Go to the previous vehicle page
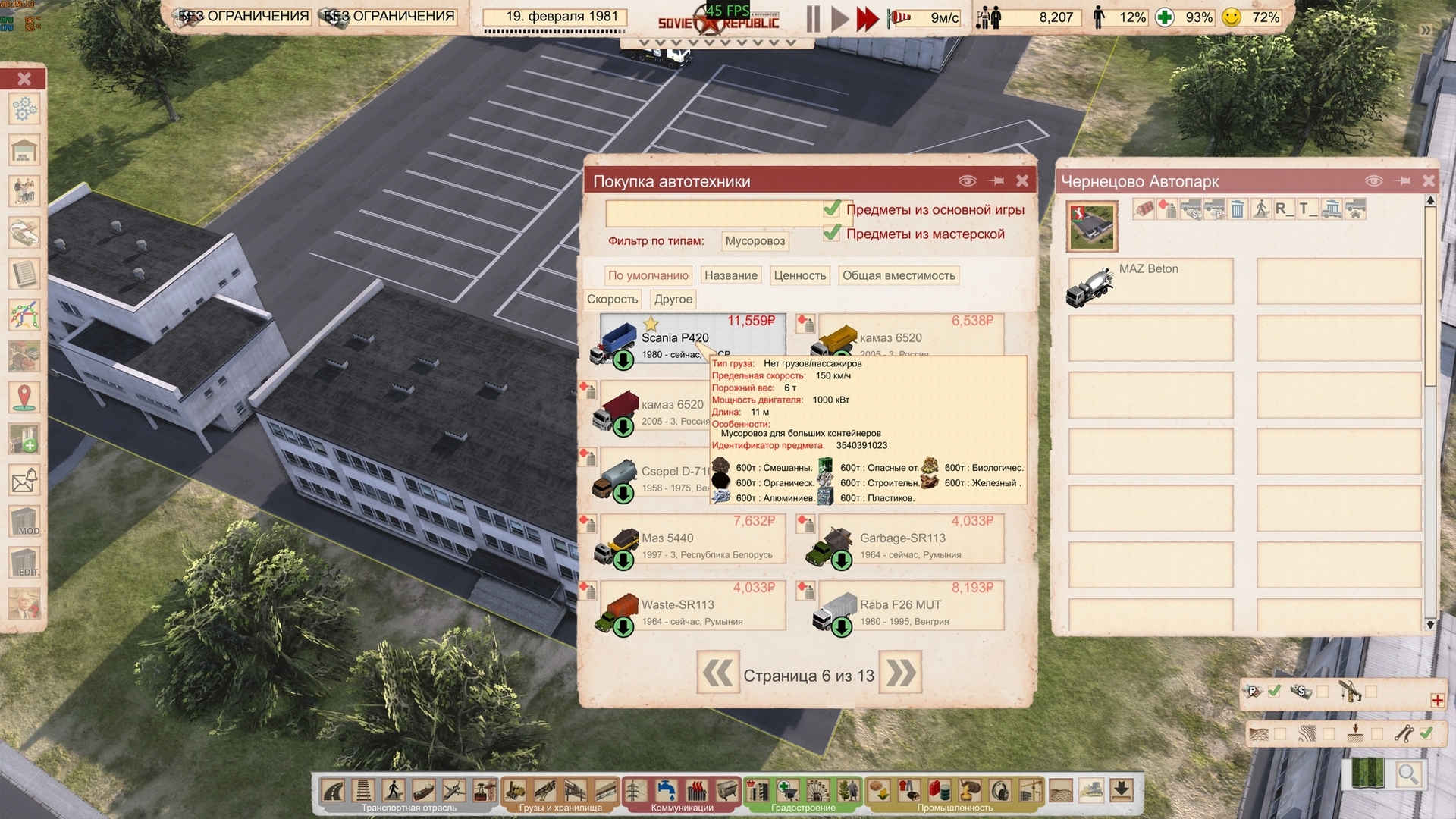This screenshot has width=1456, height=819. click(717, 673)
